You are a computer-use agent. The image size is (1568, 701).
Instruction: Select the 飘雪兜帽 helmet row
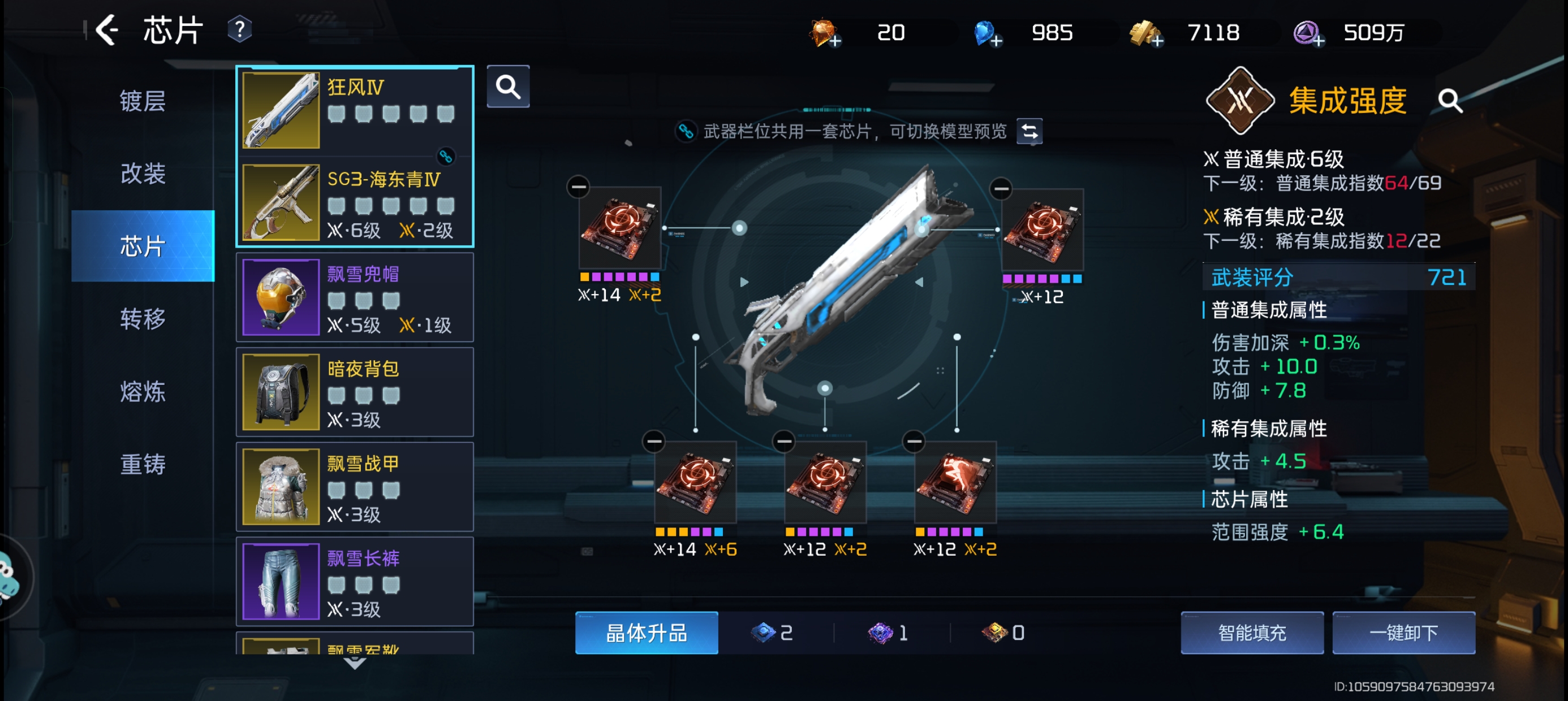[355, 297]
